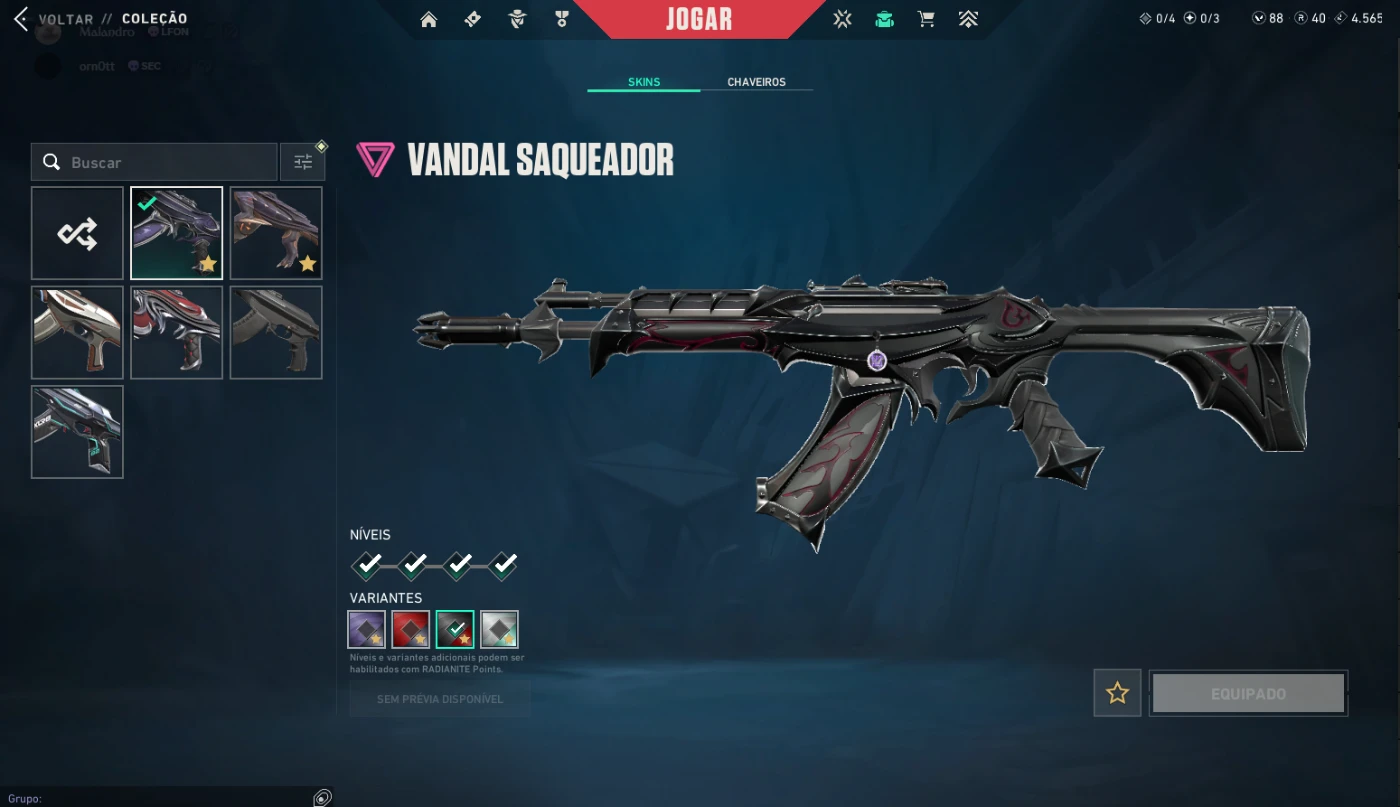Click the red JOGAR play button
This screenshot has width=1400, height=807.
coord(699,19)
